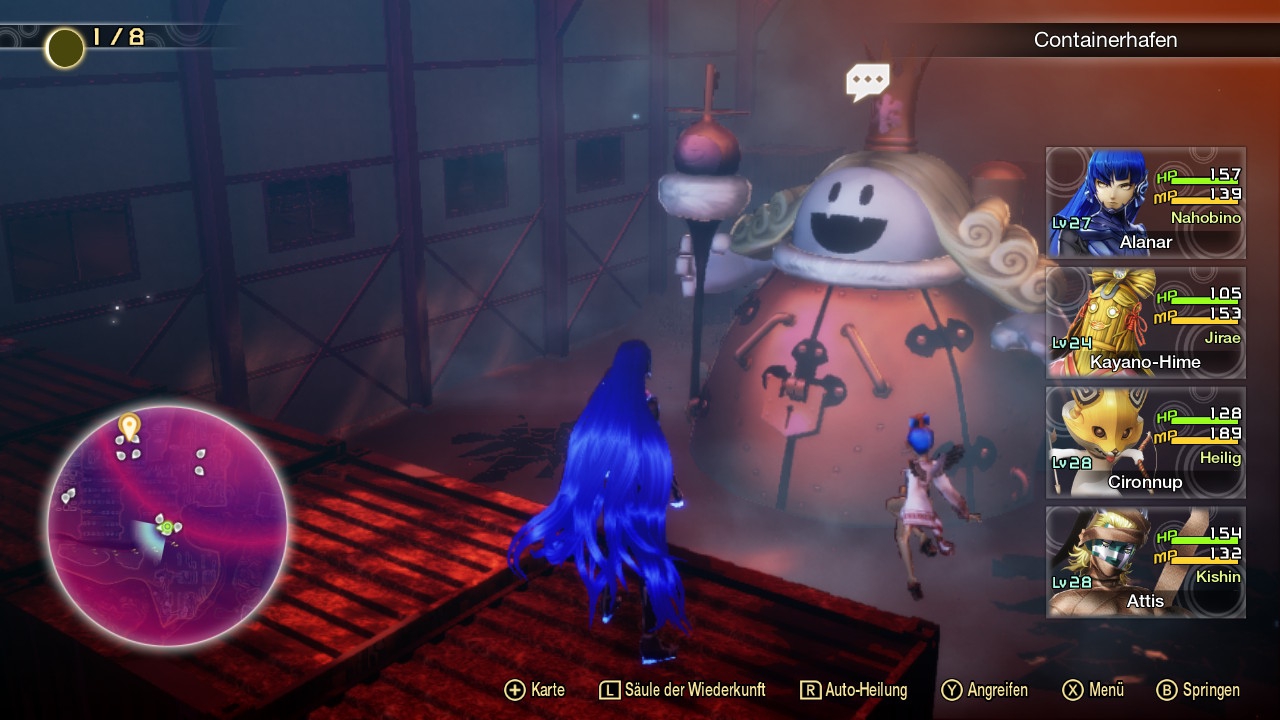The image size is (1280, 720).
Task: Select the golden orb counter icon
Action: pyautogui.click(x=65, y=48)
